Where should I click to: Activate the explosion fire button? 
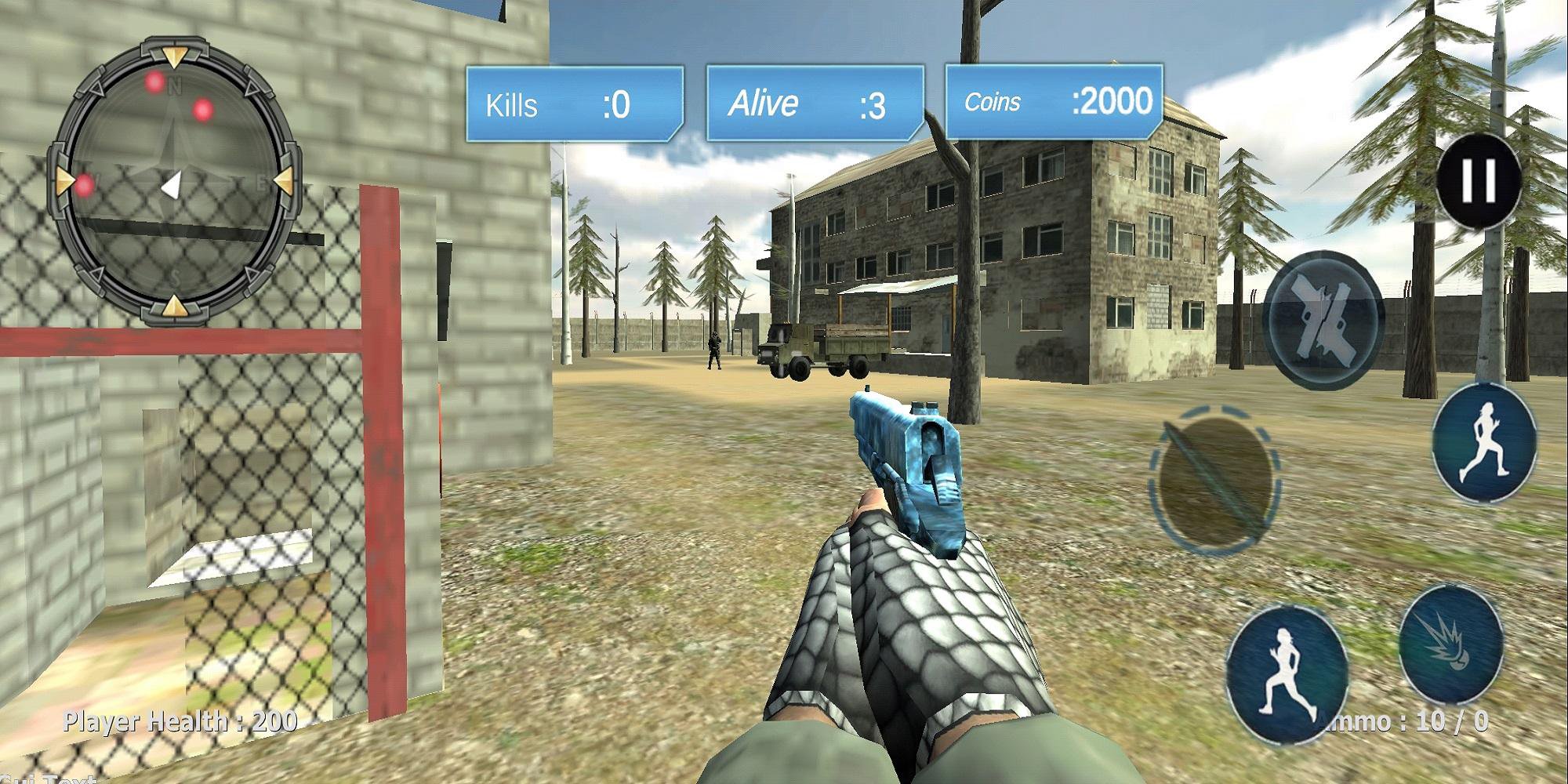point(1450,643)
